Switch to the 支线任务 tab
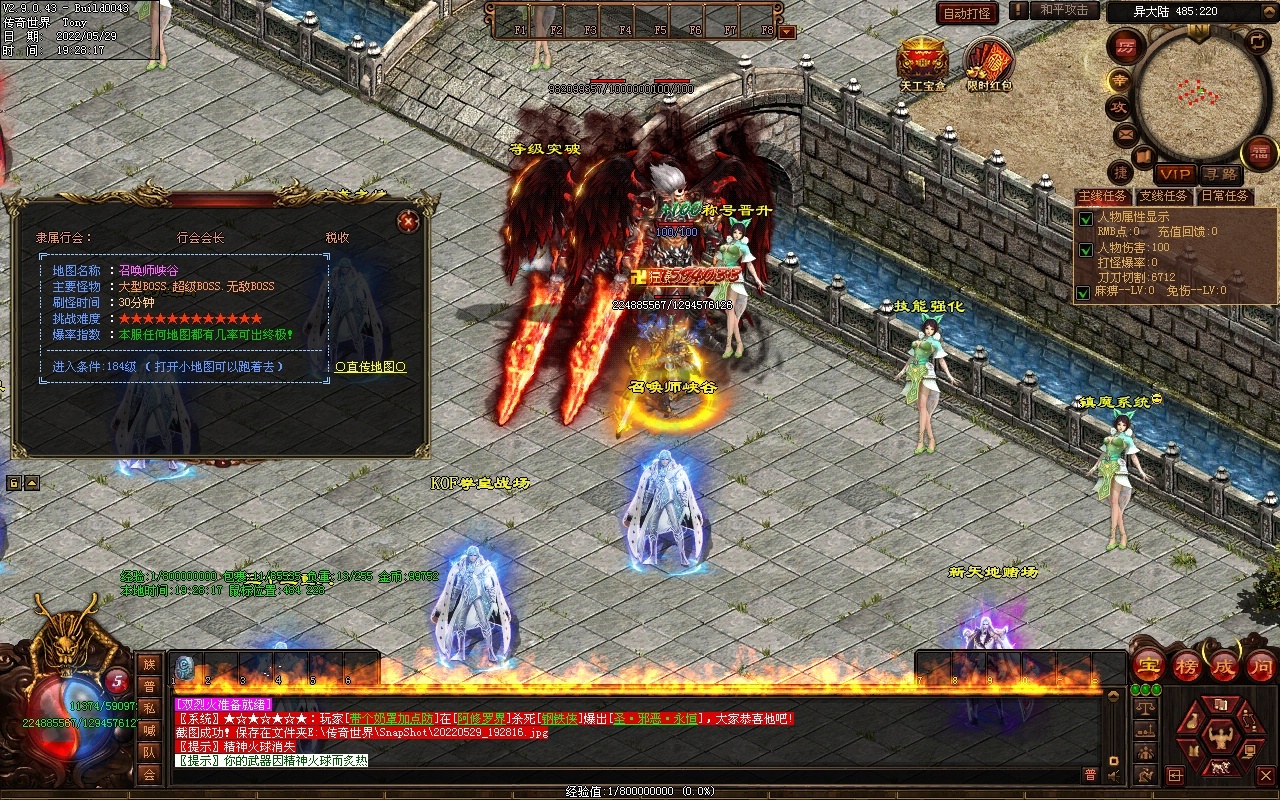The image size is (1280, 800). click(1164, 196)
